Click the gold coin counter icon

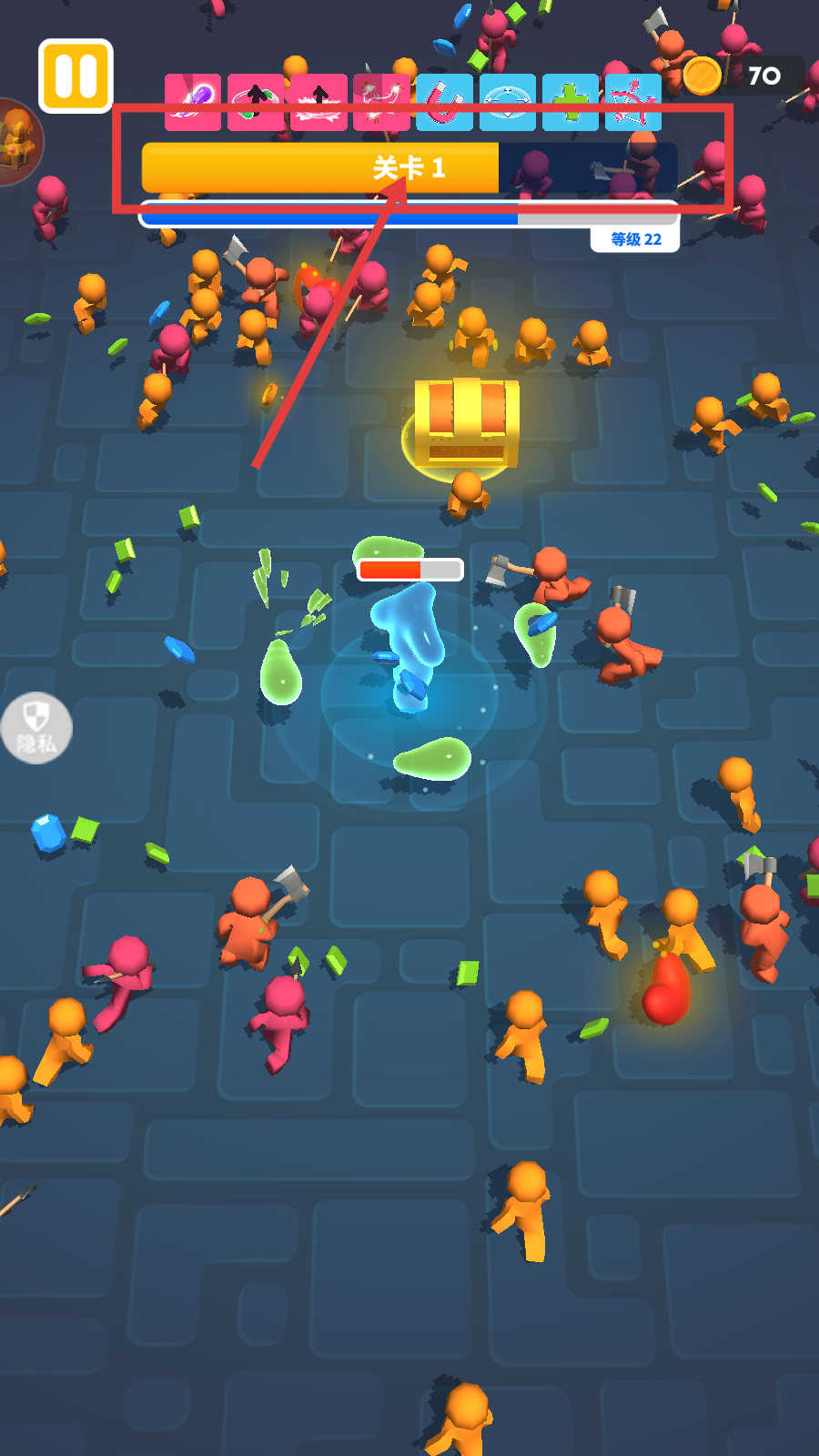click(x=703, y=76)
